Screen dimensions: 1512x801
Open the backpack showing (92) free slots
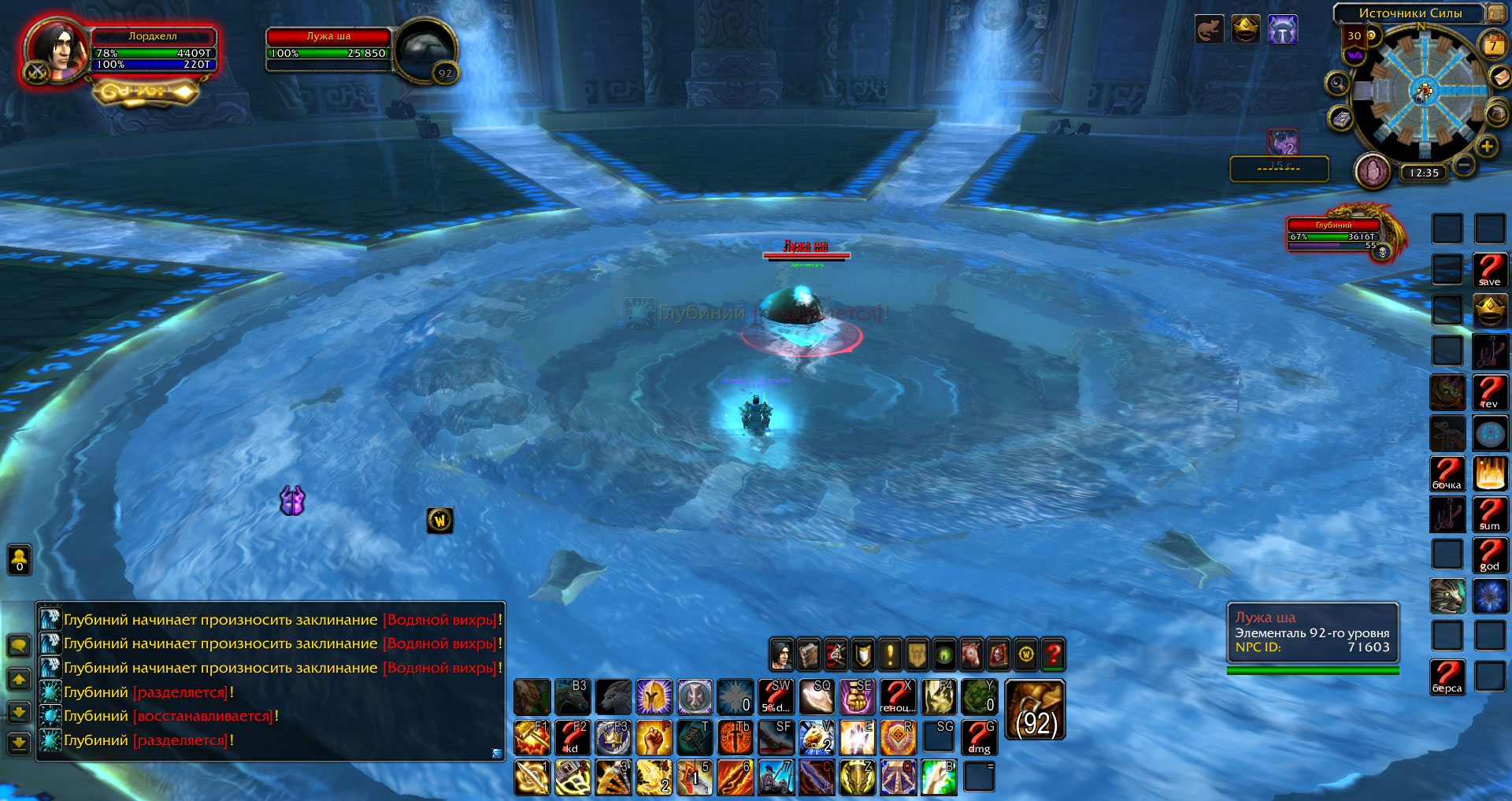click(x=1035, y=710)
